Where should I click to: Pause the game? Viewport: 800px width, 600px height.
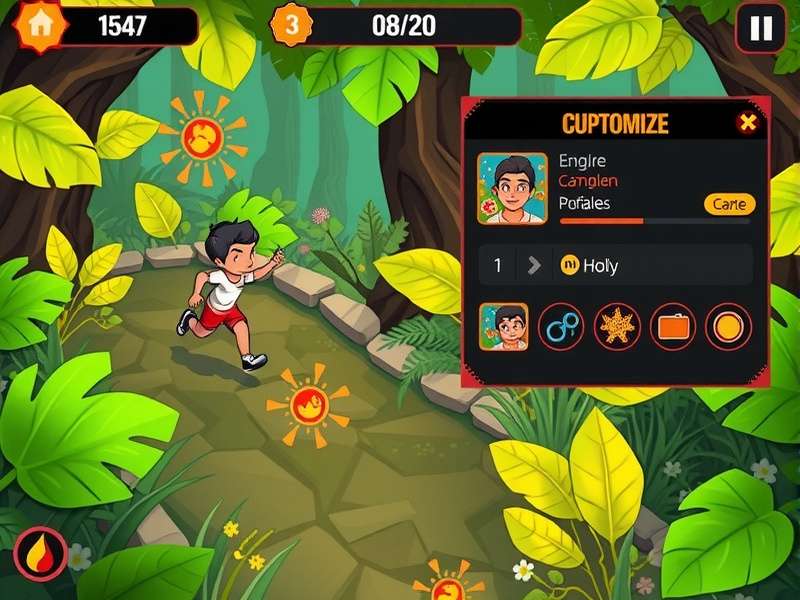(760, 28)
